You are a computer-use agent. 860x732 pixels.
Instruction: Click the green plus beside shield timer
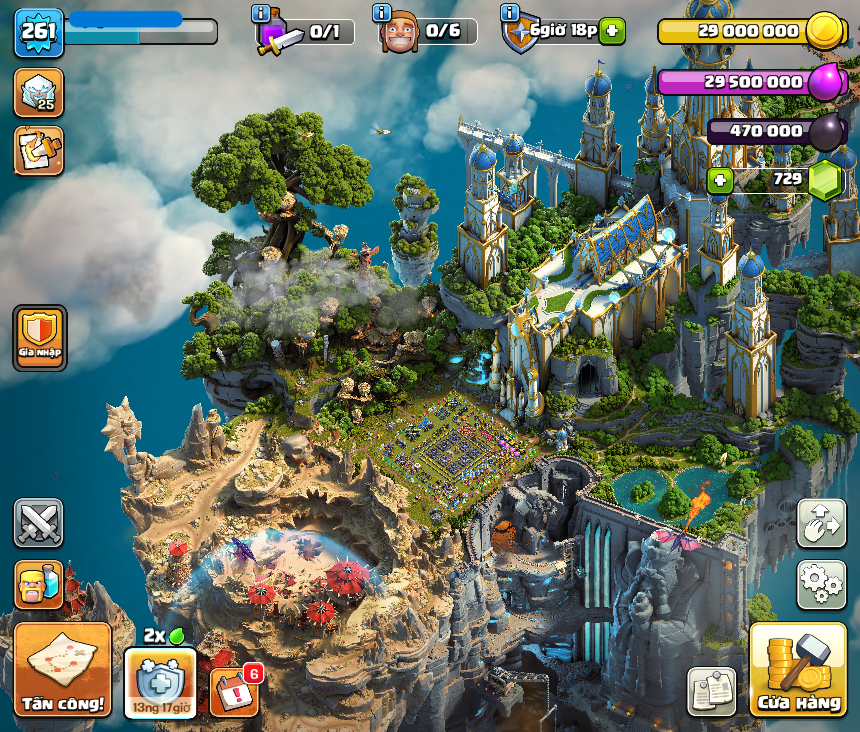click(x=613, y=31)
